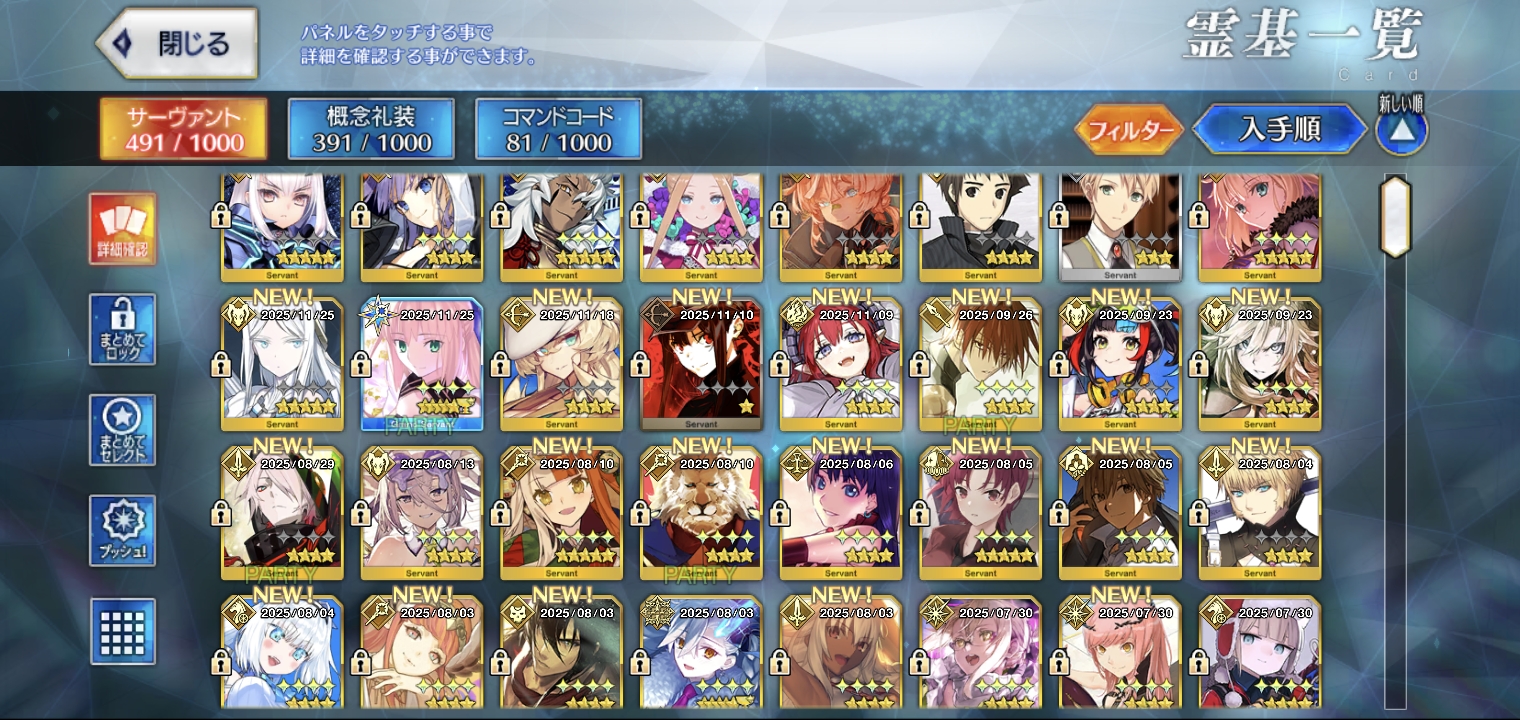
Task: Open the フィルター filter options
Action: click(x=1130, y=130)
